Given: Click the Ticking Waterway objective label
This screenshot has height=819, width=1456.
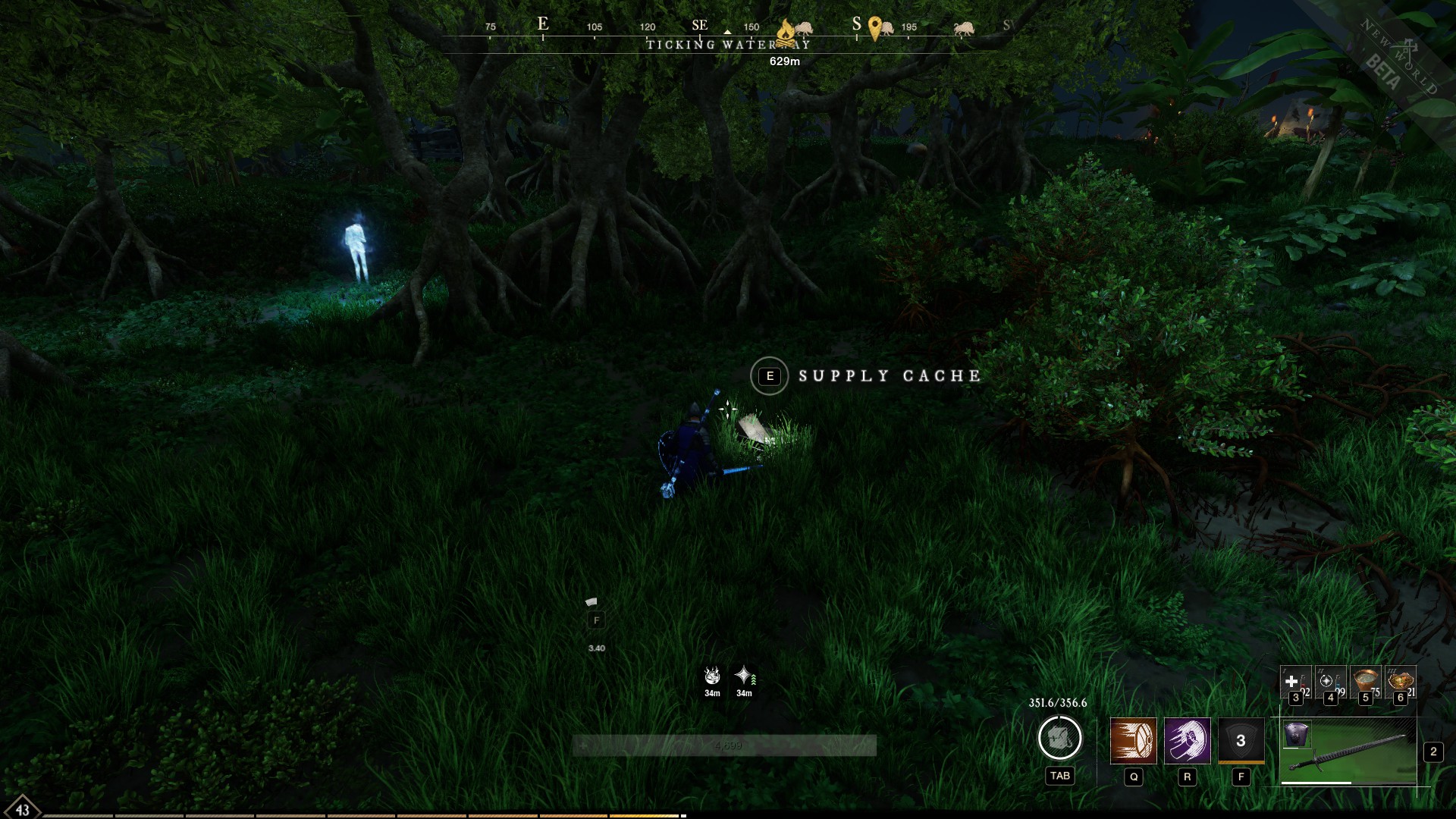Looking at the screenshot, I should [728, 45].
